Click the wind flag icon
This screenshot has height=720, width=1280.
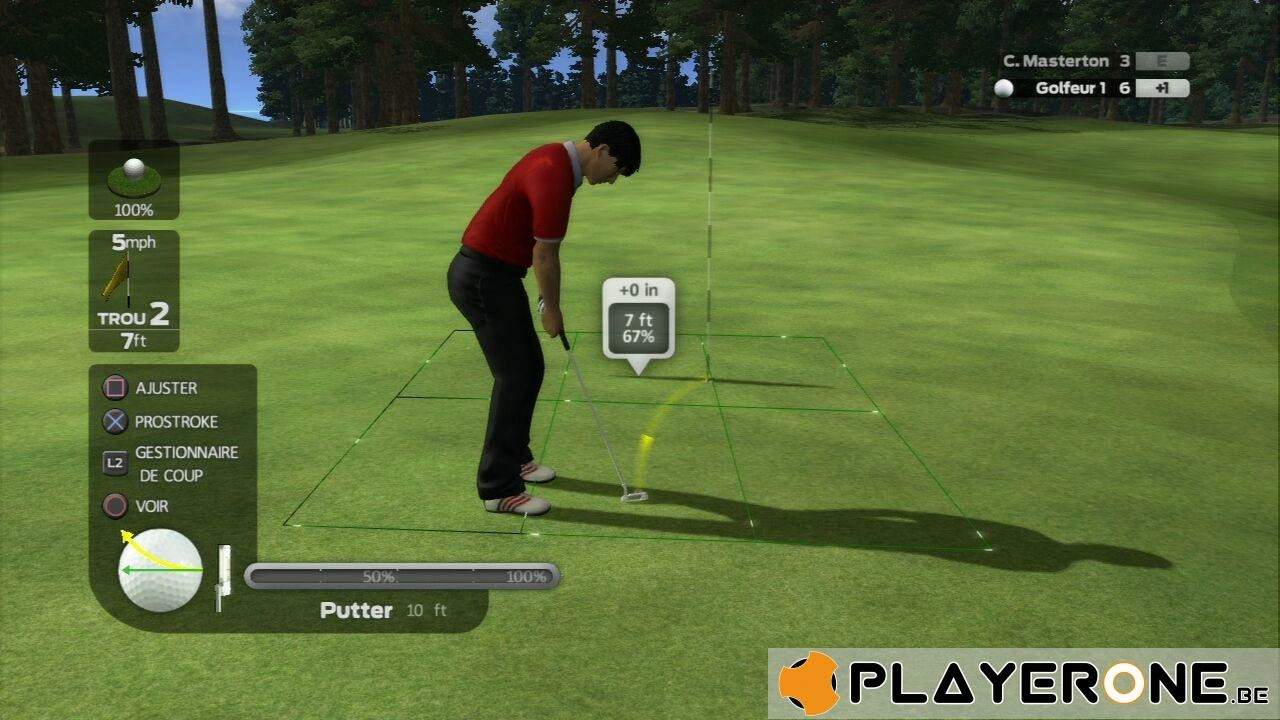(x=118, y=277)
